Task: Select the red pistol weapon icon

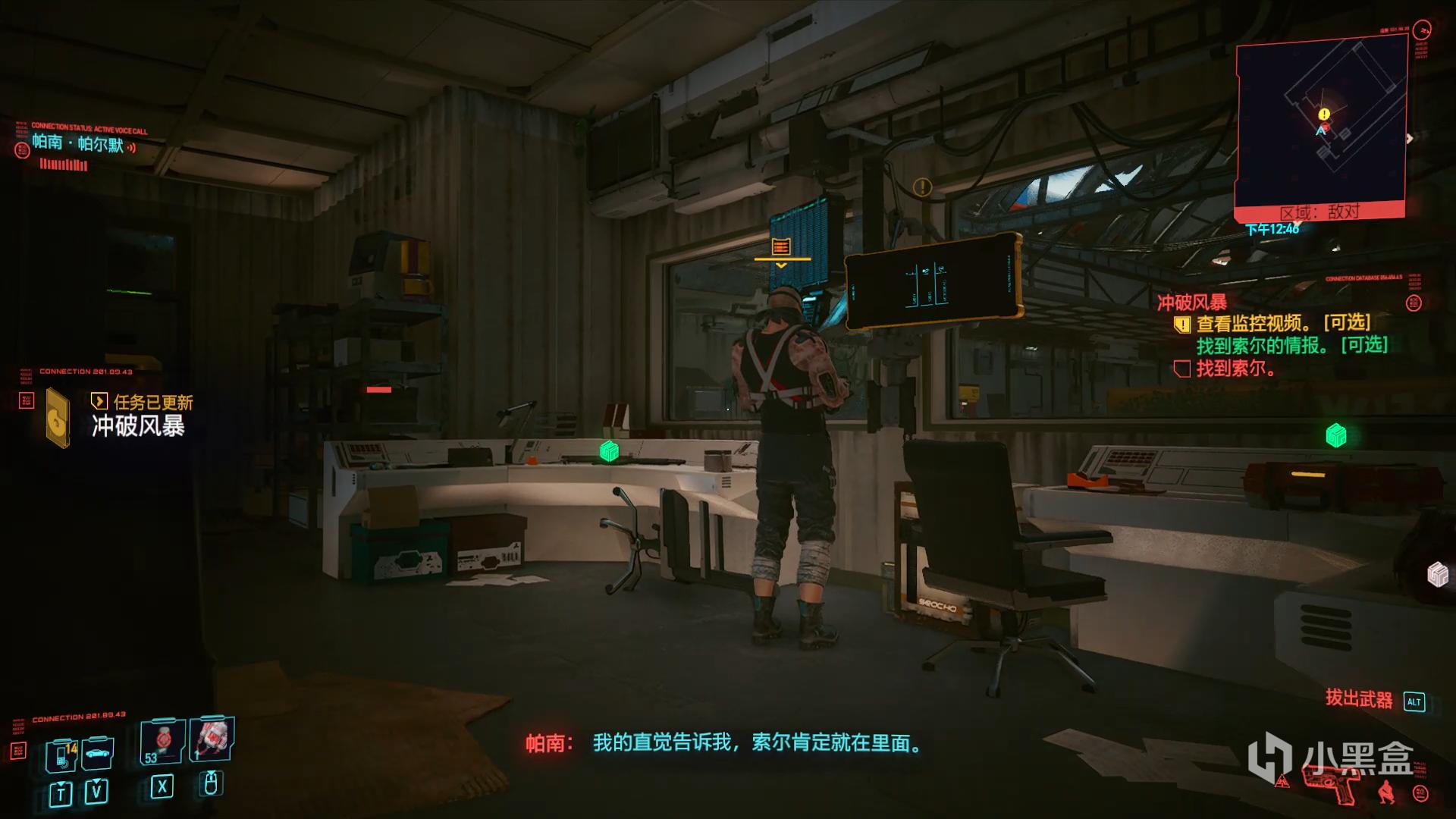Action: click(x=1332, y=783)
